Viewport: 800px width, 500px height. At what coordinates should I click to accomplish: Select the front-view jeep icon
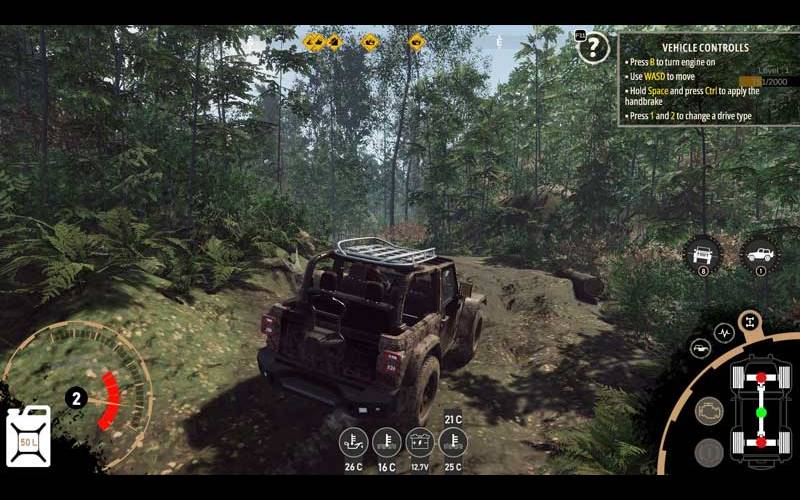(x=703, y=254)
